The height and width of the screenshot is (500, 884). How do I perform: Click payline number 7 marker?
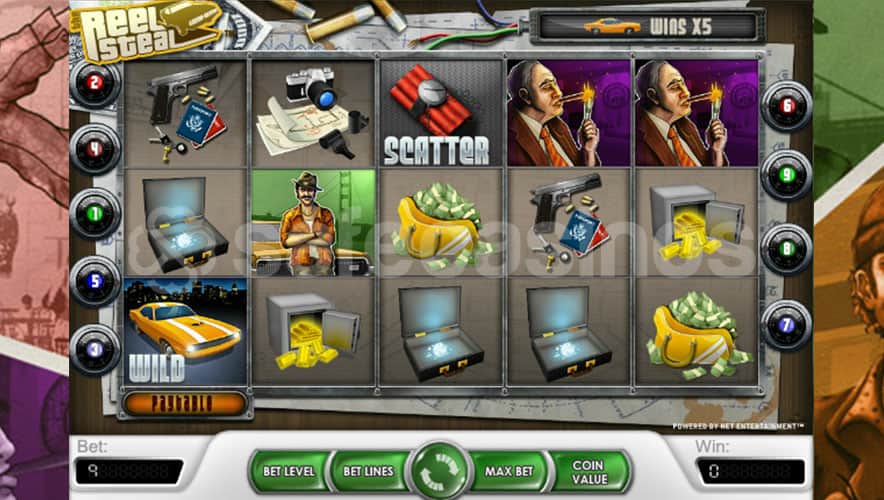pyautogui.click(x=787, y=324)
